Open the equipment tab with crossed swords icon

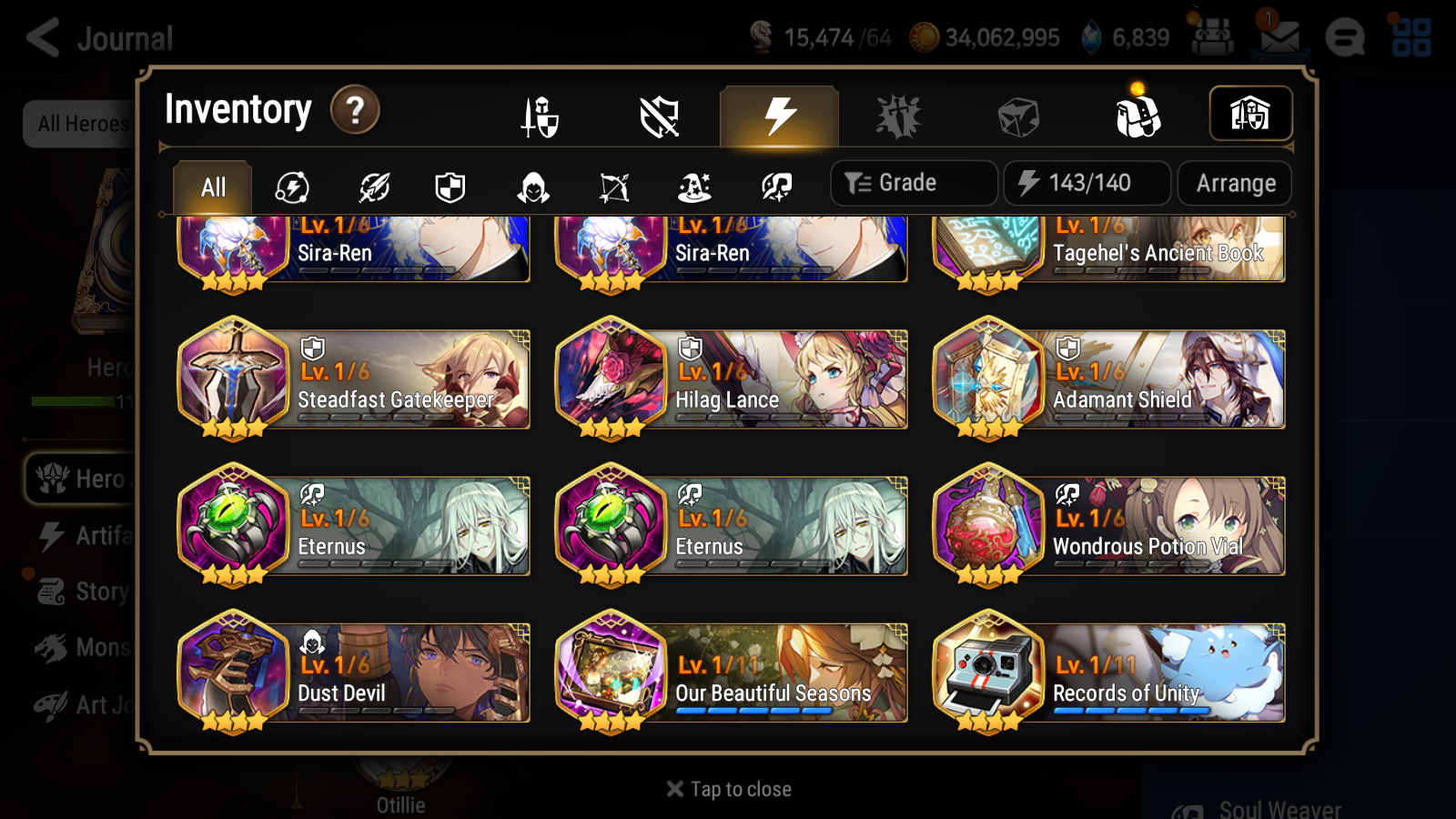[x=540, y=114]
